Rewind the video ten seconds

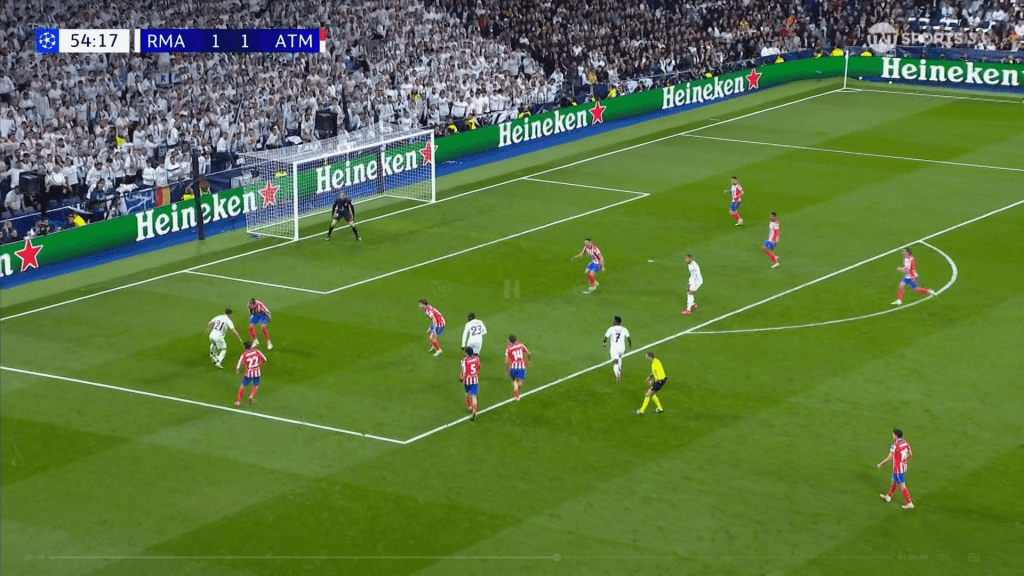441,289
